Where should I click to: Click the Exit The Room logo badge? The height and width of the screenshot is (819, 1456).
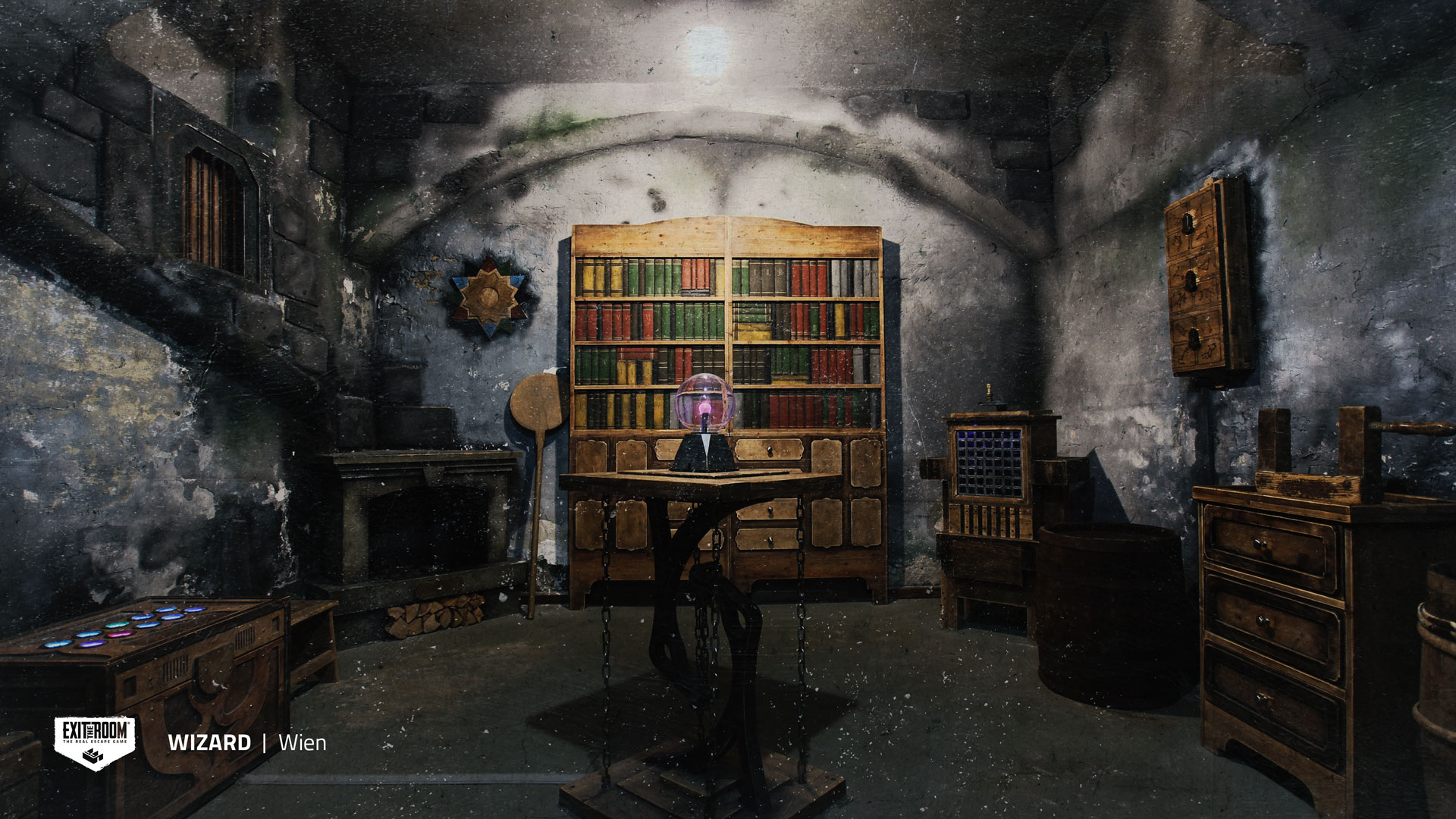(95, 742)
